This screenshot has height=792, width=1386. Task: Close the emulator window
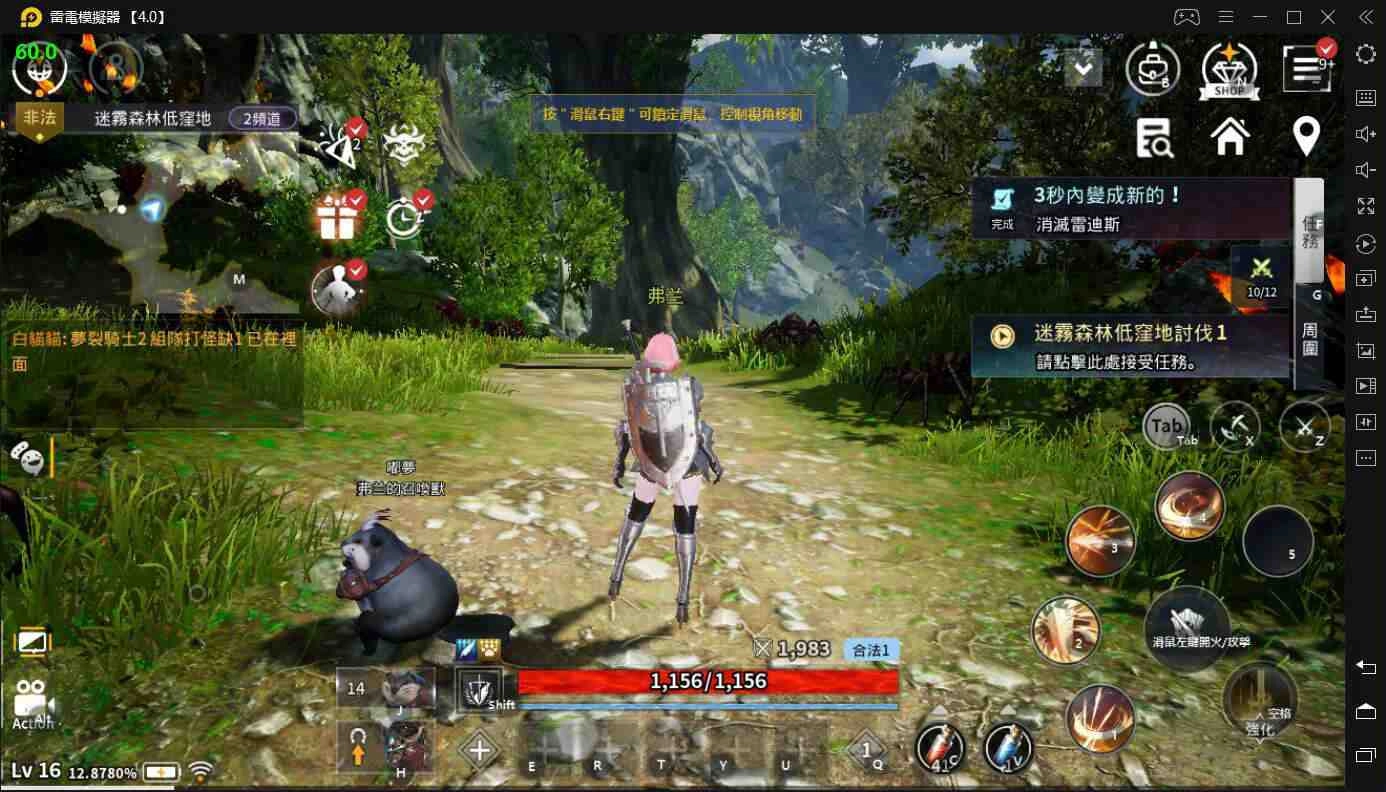(x=1328, y=17)
